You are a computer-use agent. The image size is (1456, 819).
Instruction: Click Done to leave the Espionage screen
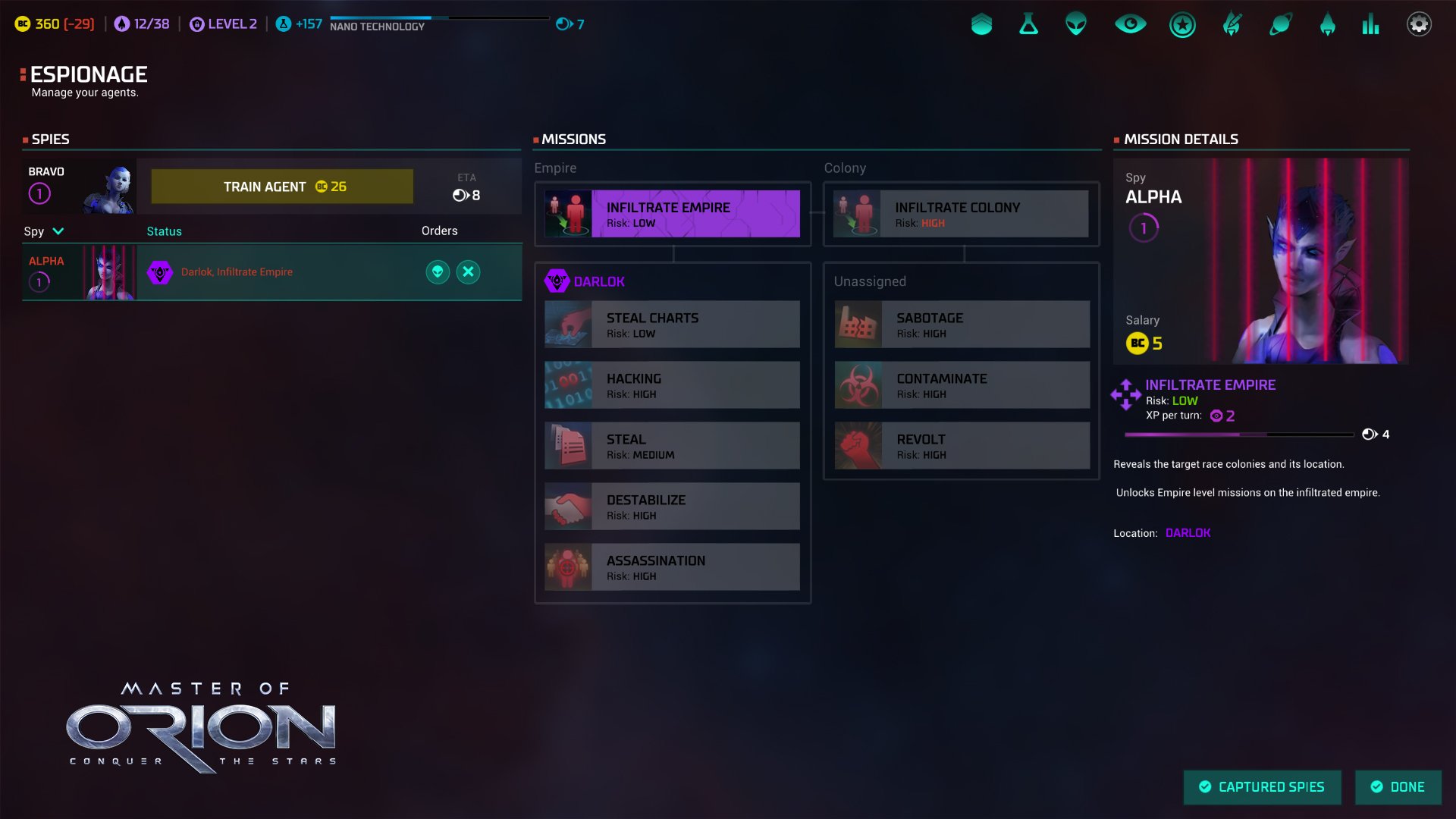click(x=1398, y=787)
